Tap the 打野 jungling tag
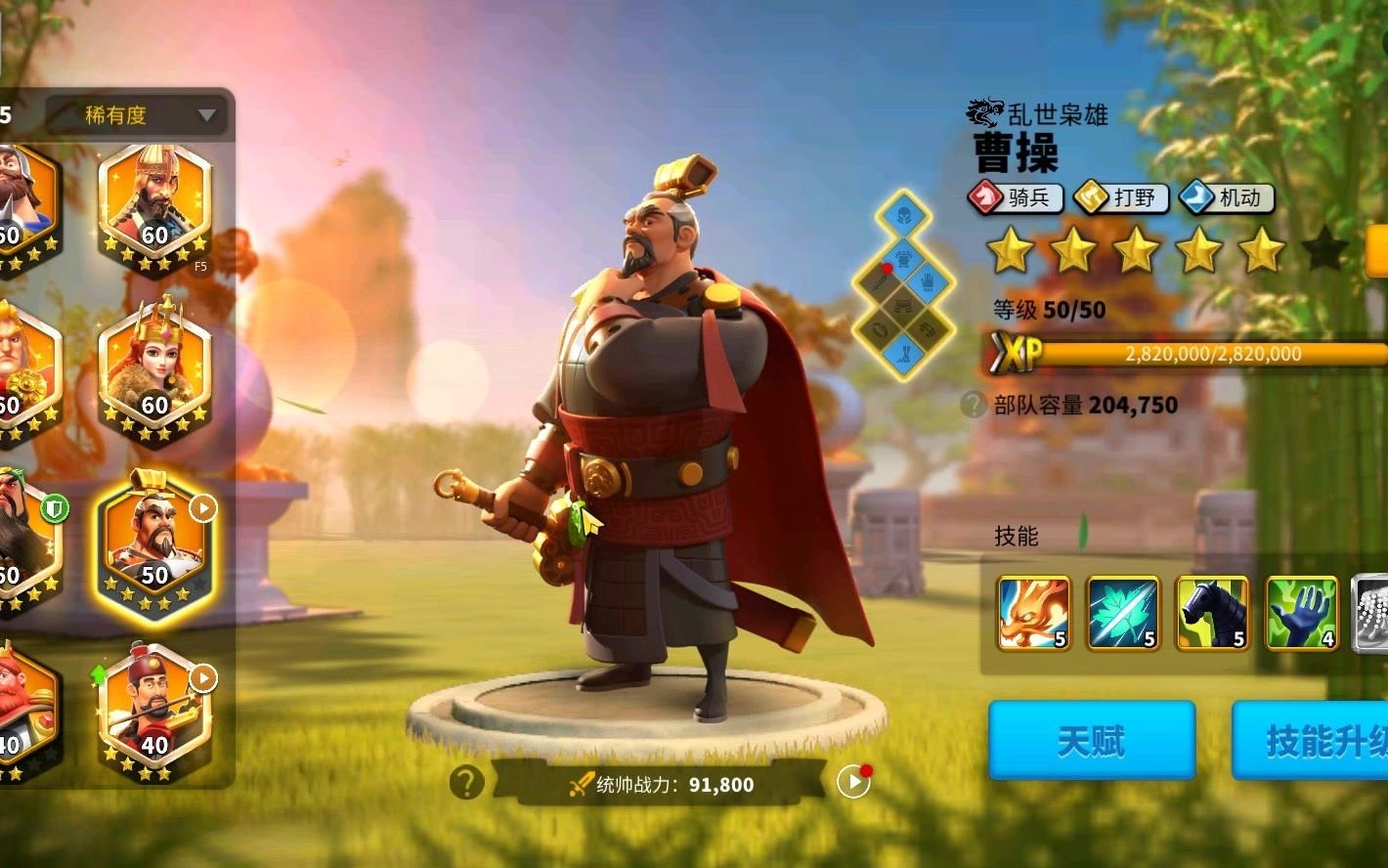This screenshot has width=1388, height=868. coord(1121,198)
